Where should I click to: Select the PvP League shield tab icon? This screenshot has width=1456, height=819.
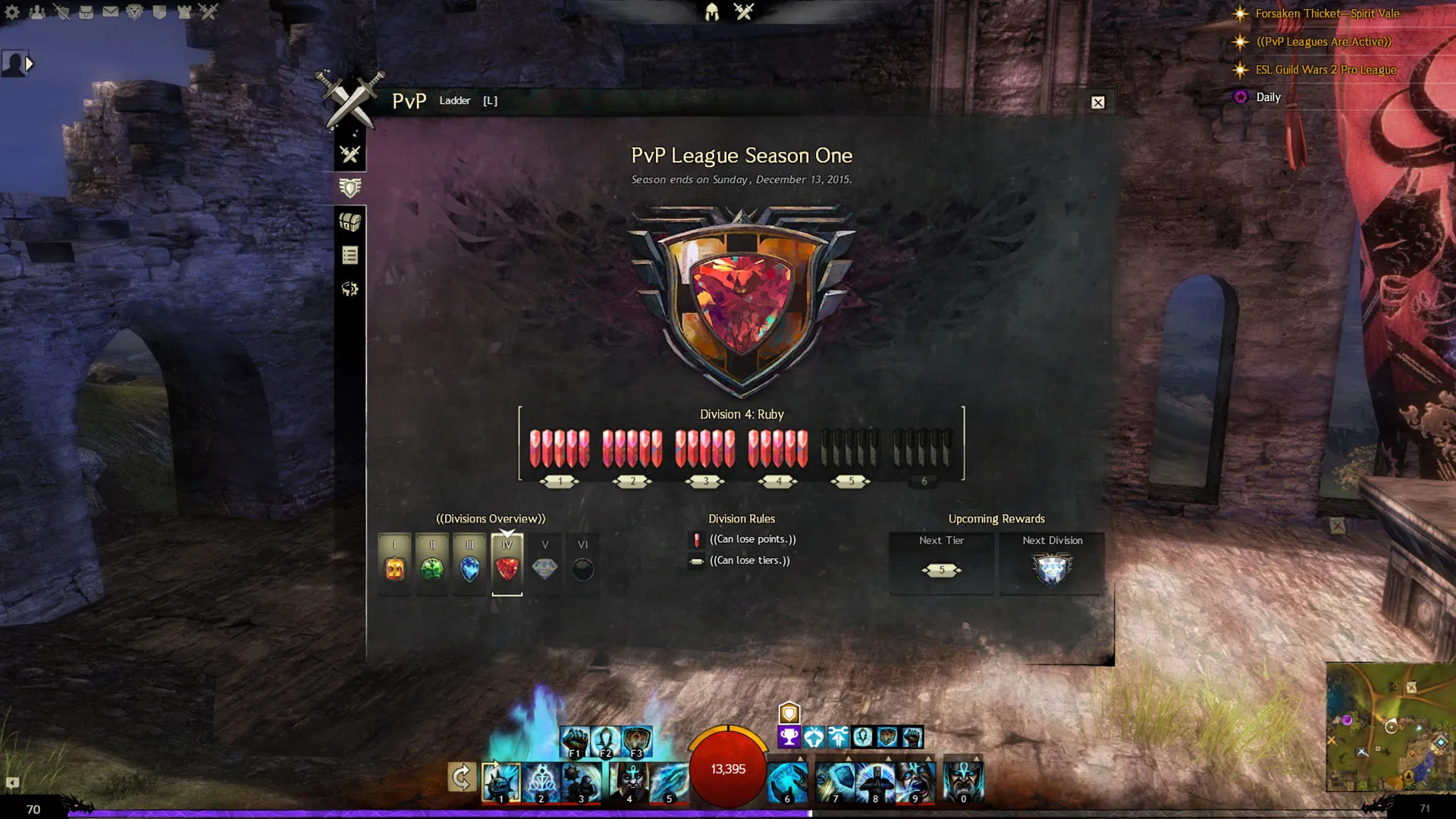(x=348, y=187)
